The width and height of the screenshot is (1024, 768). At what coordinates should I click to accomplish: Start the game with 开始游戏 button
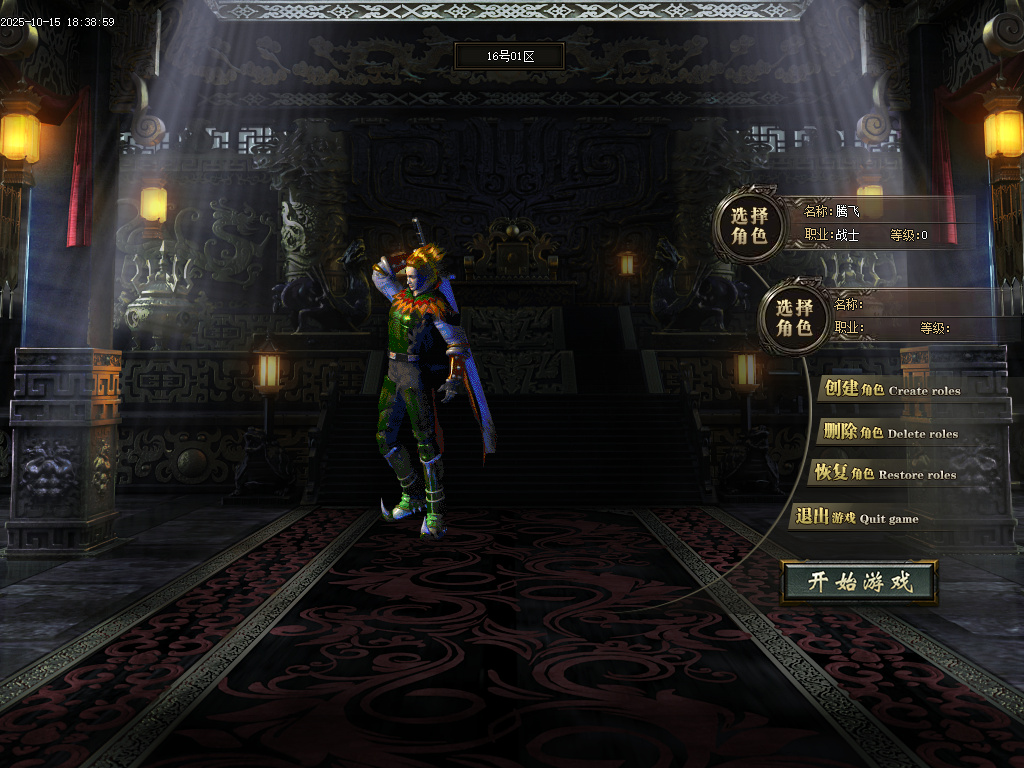(860, 582)
